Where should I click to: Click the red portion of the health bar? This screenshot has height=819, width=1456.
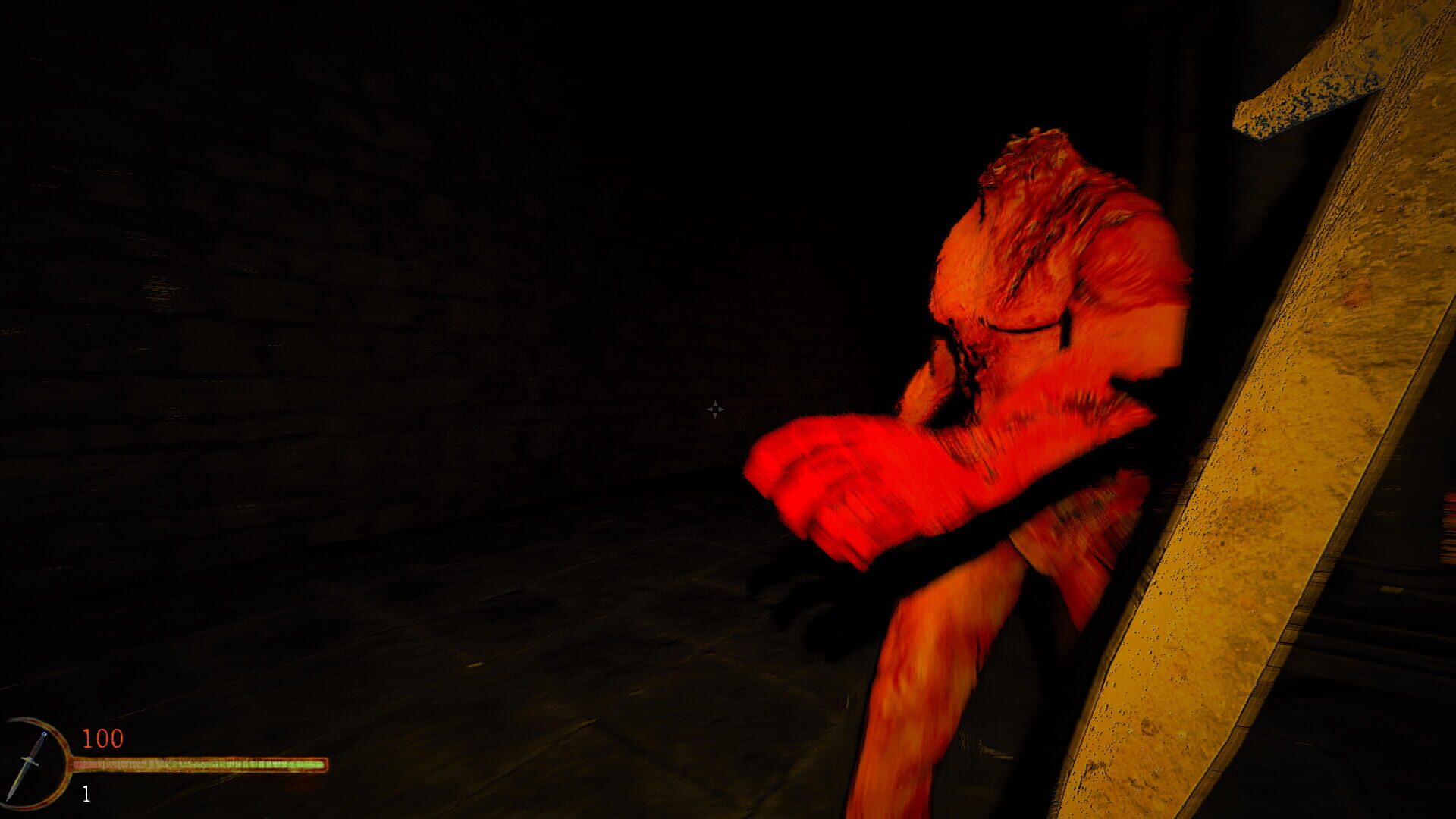[82, 764]
